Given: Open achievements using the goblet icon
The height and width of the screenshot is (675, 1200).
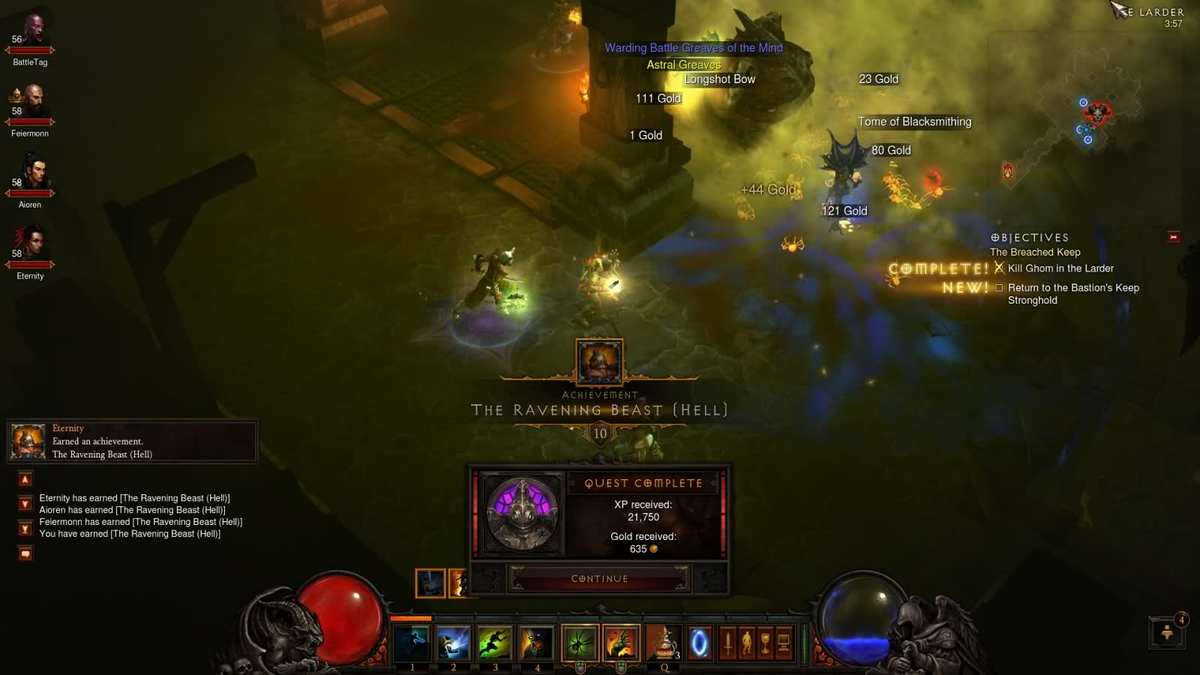Looking at the screenshot, I should (x=765, y=642).
